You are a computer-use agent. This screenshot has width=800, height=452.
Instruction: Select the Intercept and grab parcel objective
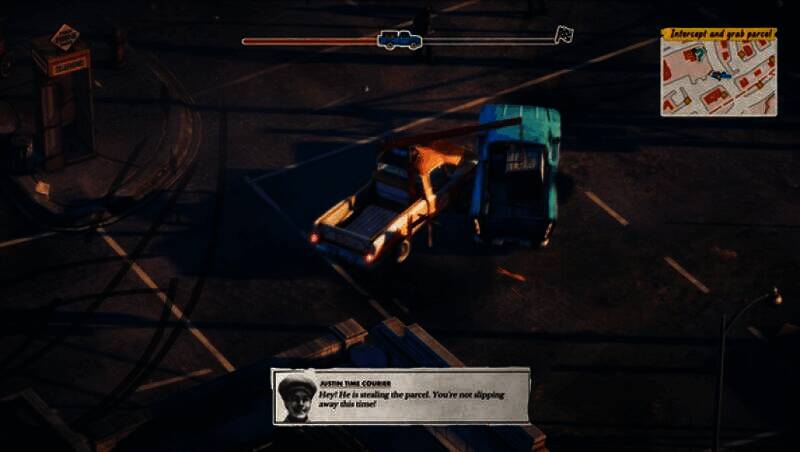click(719, 33)
